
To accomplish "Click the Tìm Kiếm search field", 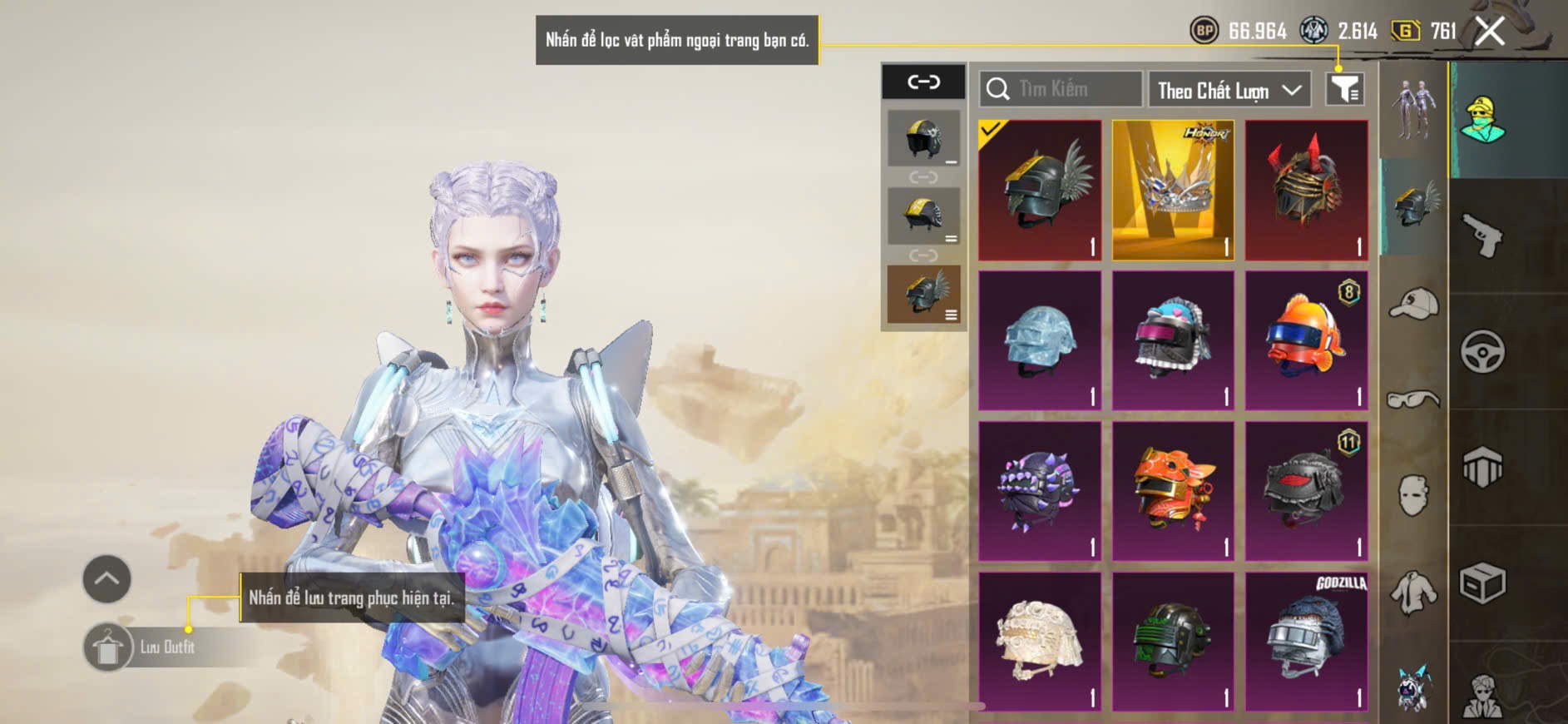I will tap(1061, 89).
